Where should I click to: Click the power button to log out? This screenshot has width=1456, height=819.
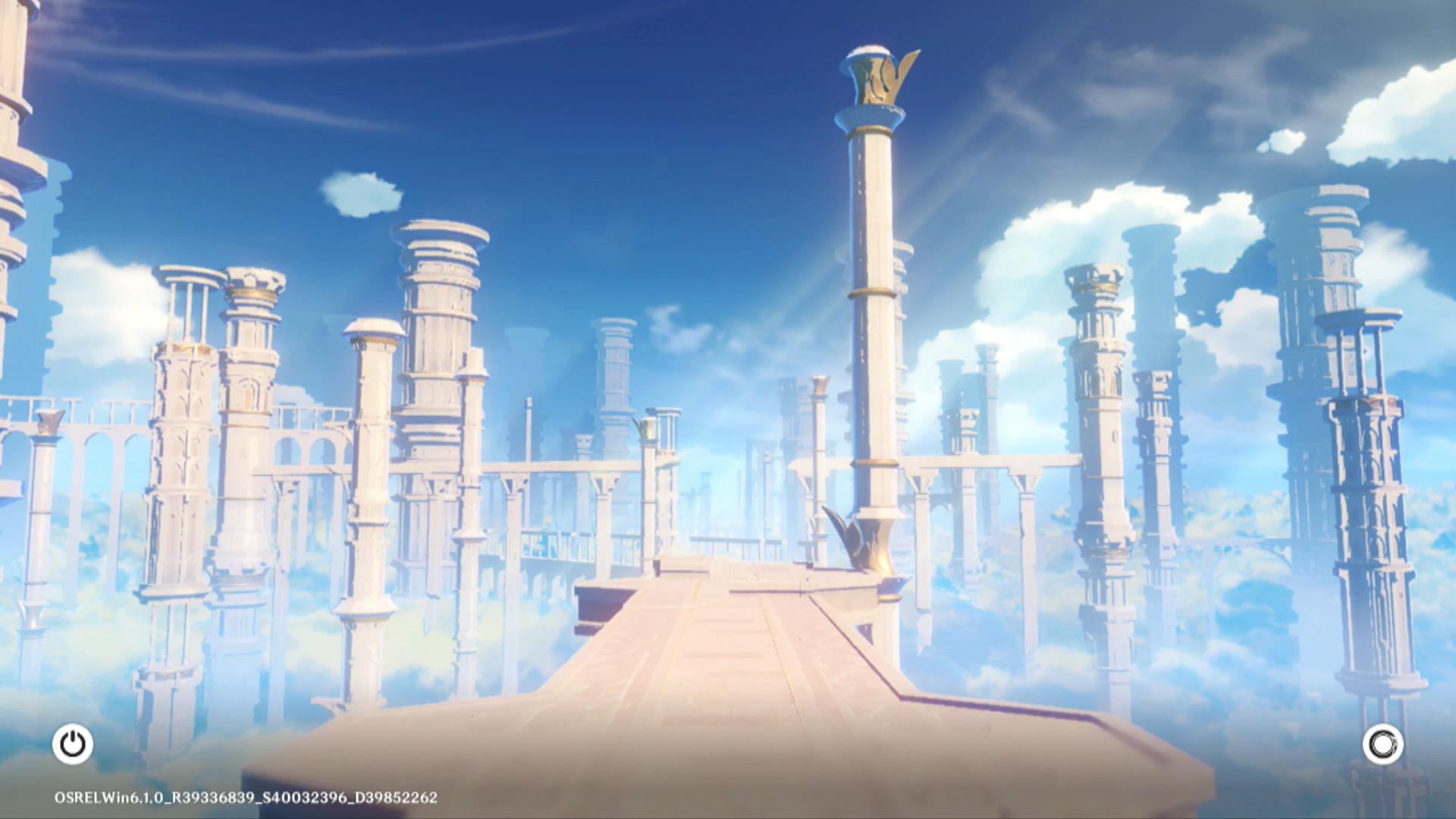pyautogui.click(x=73, y=744)
